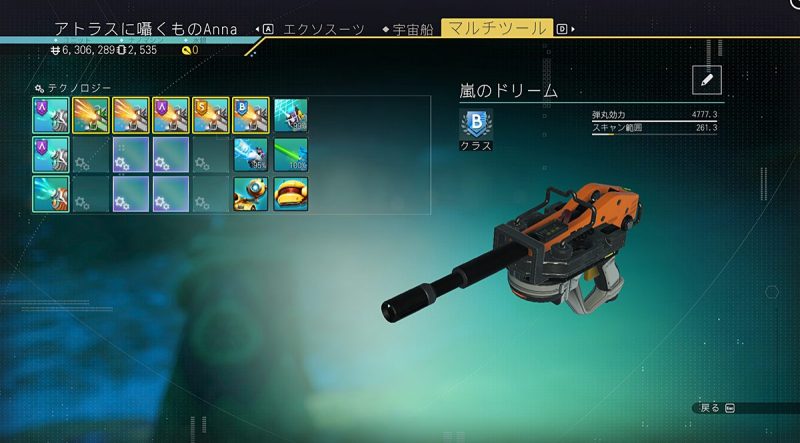Click the pencil rename button

click(706, 80)
